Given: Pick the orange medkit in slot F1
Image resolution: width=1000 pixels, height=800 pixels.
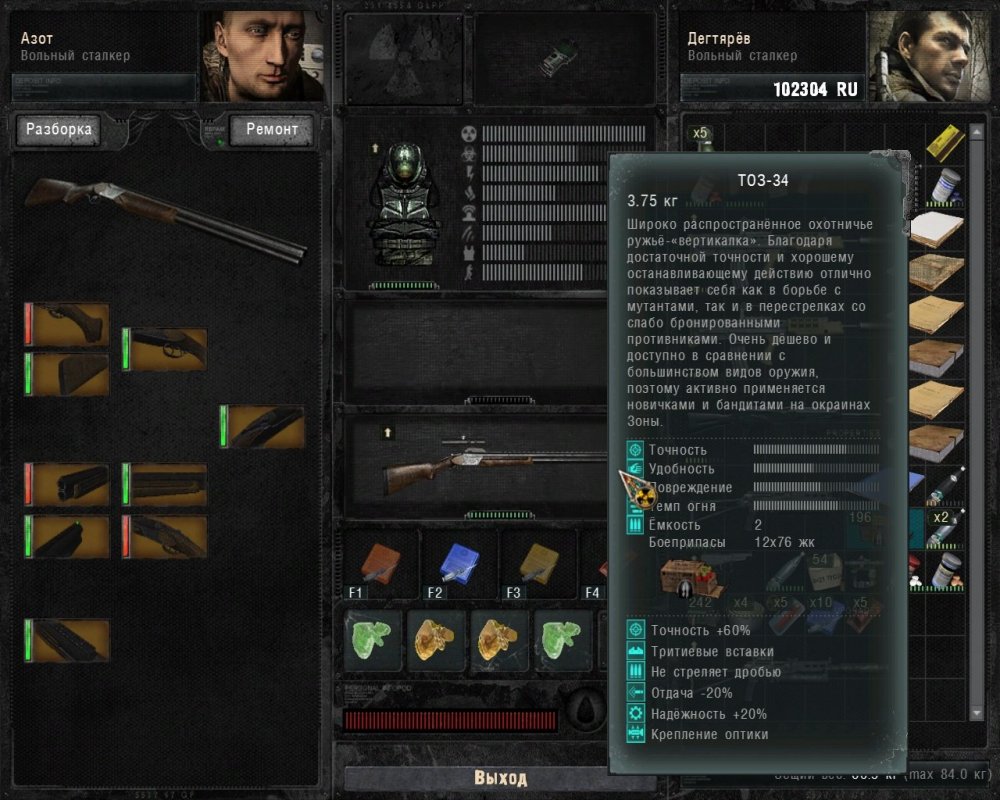Looking at the screenshot, I should point(379,564).
